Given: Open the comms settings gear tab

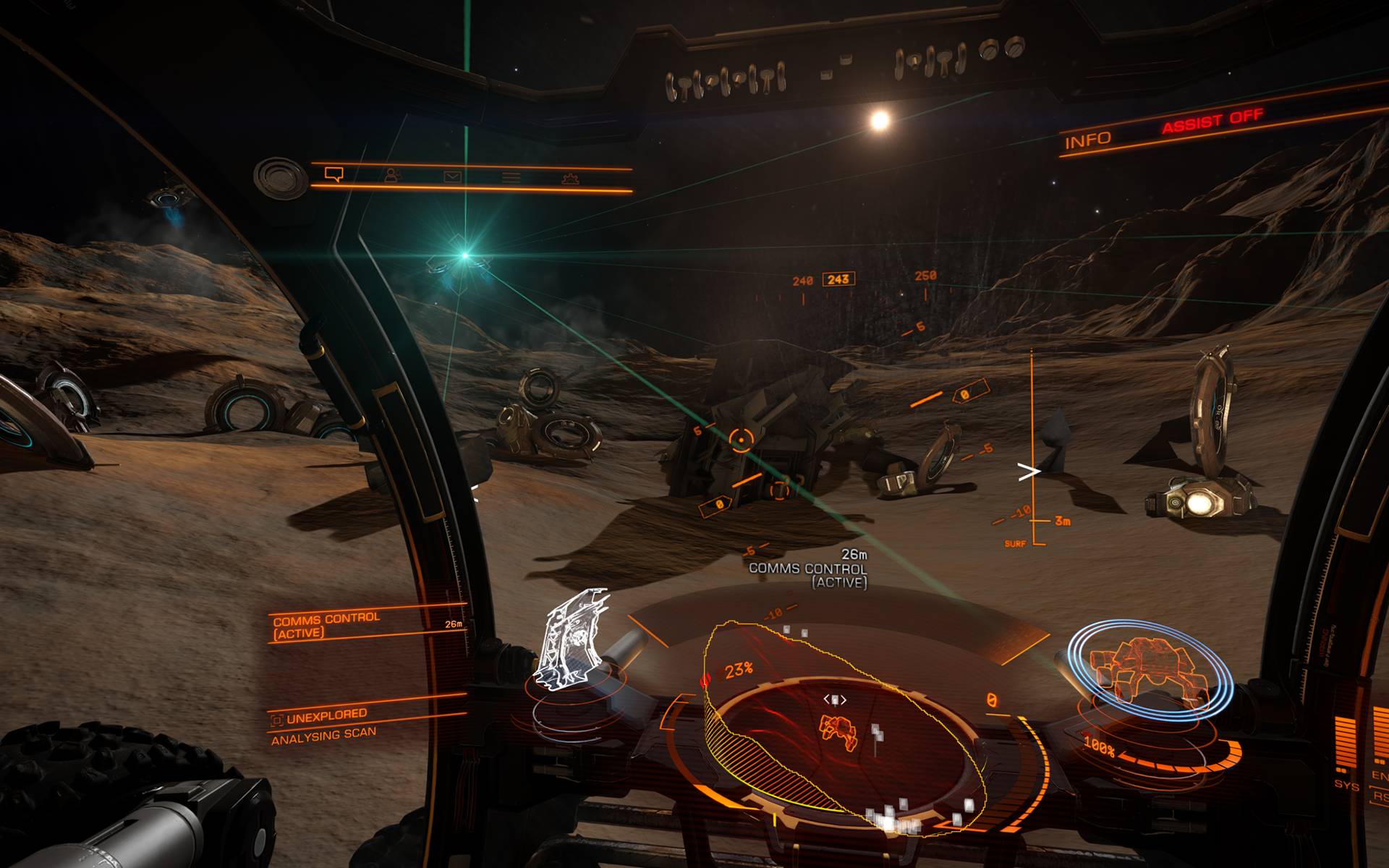Looking at the screenshot, I should point(570,179).
